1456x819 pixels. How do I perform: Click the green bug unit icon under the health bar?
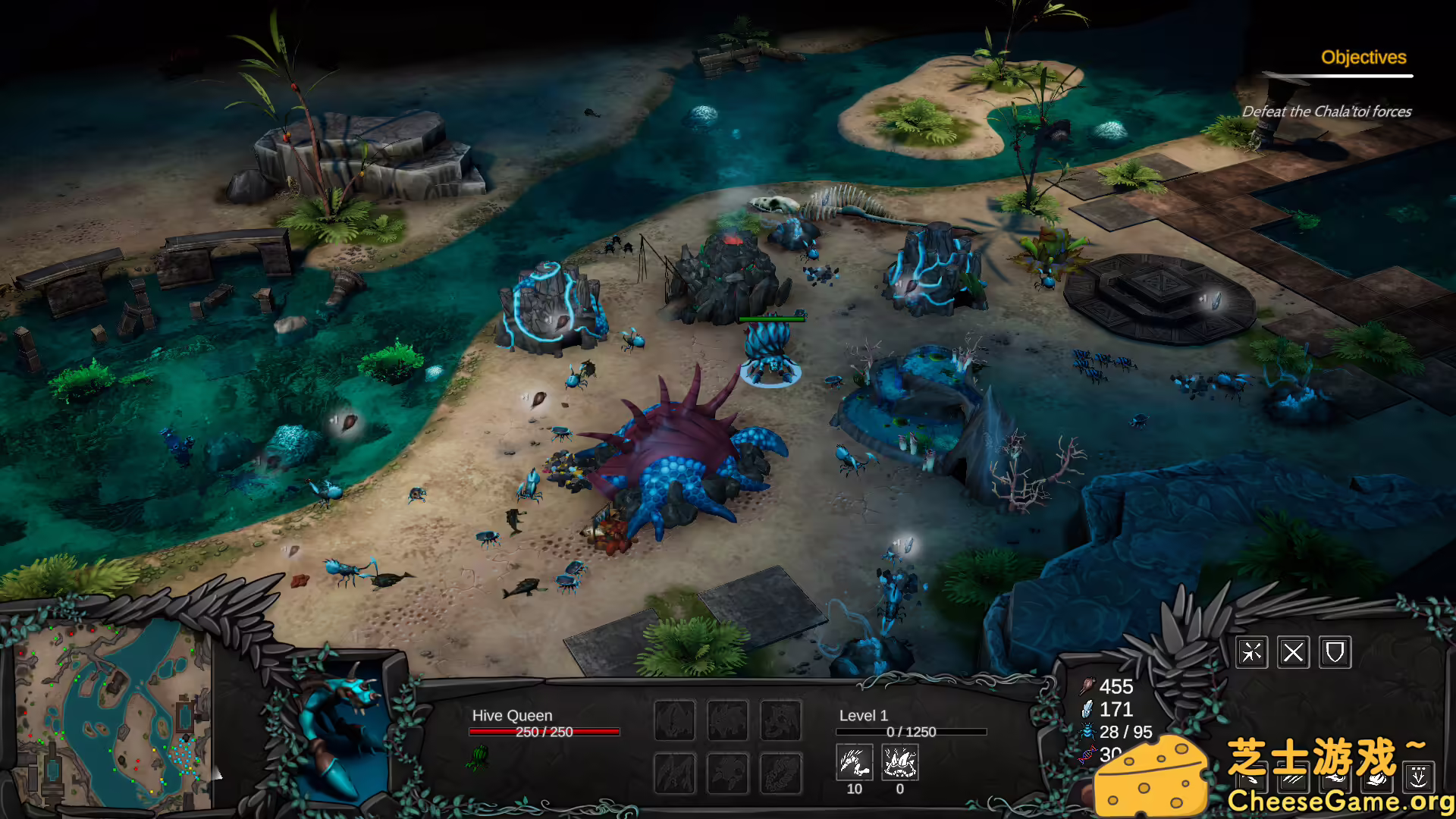click(478, 757)
